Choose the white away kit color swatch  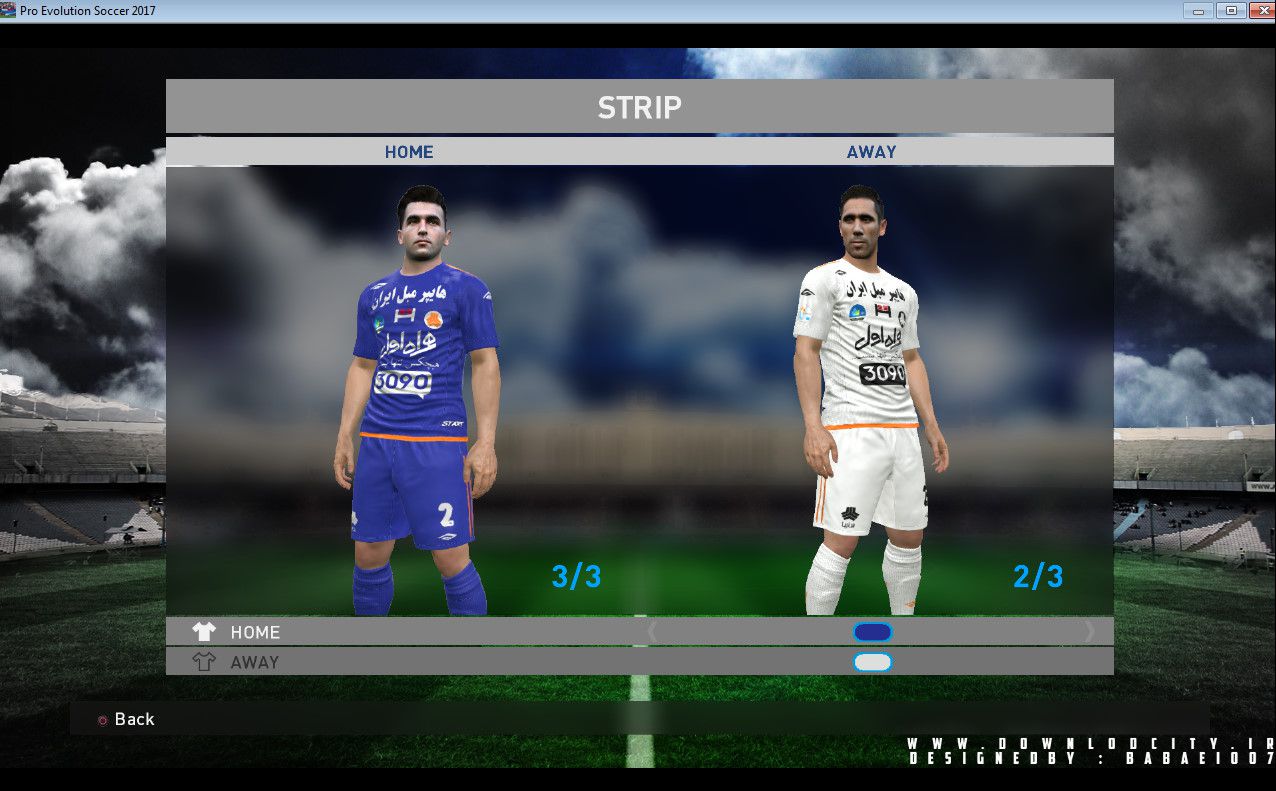[872, 662]
